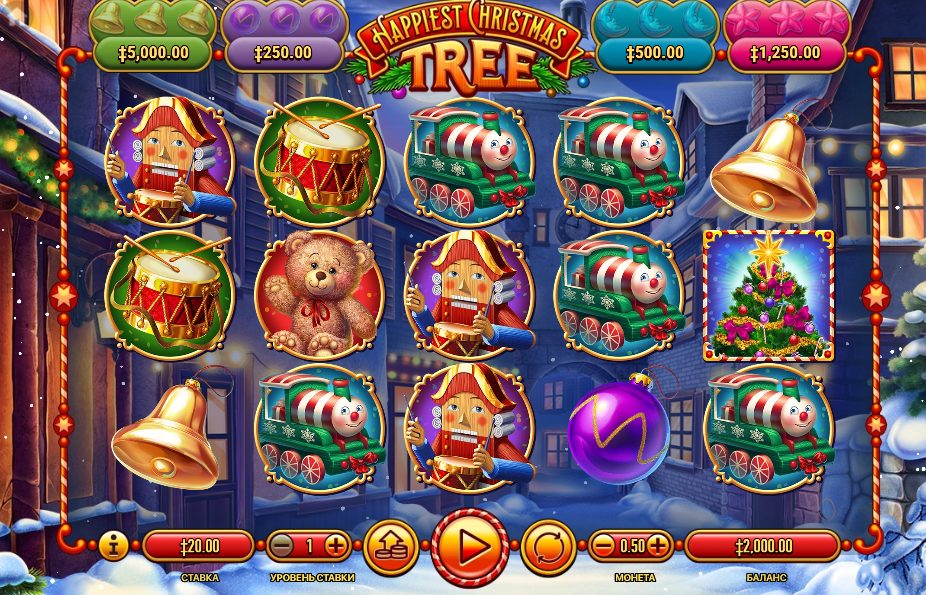The image size is (926, 595).
Task: Open the game info paytable
Action: (x=112, y=546)
